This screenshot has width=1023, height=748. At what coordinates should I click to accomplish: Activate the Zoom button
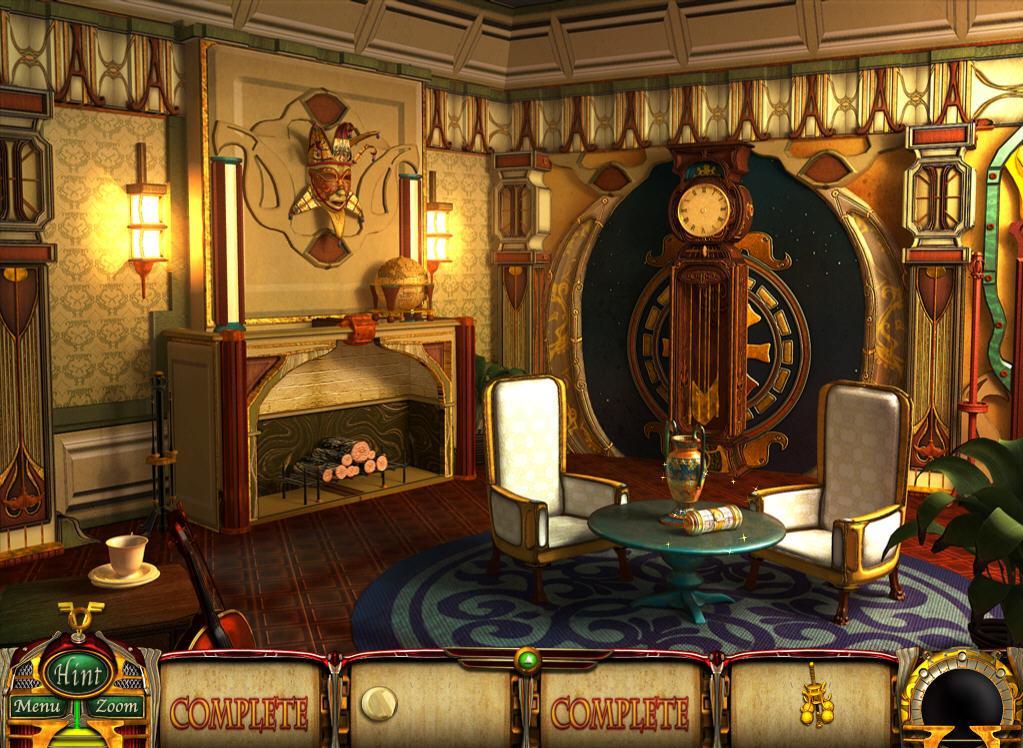pyautogui.click(x=117, y=707)
